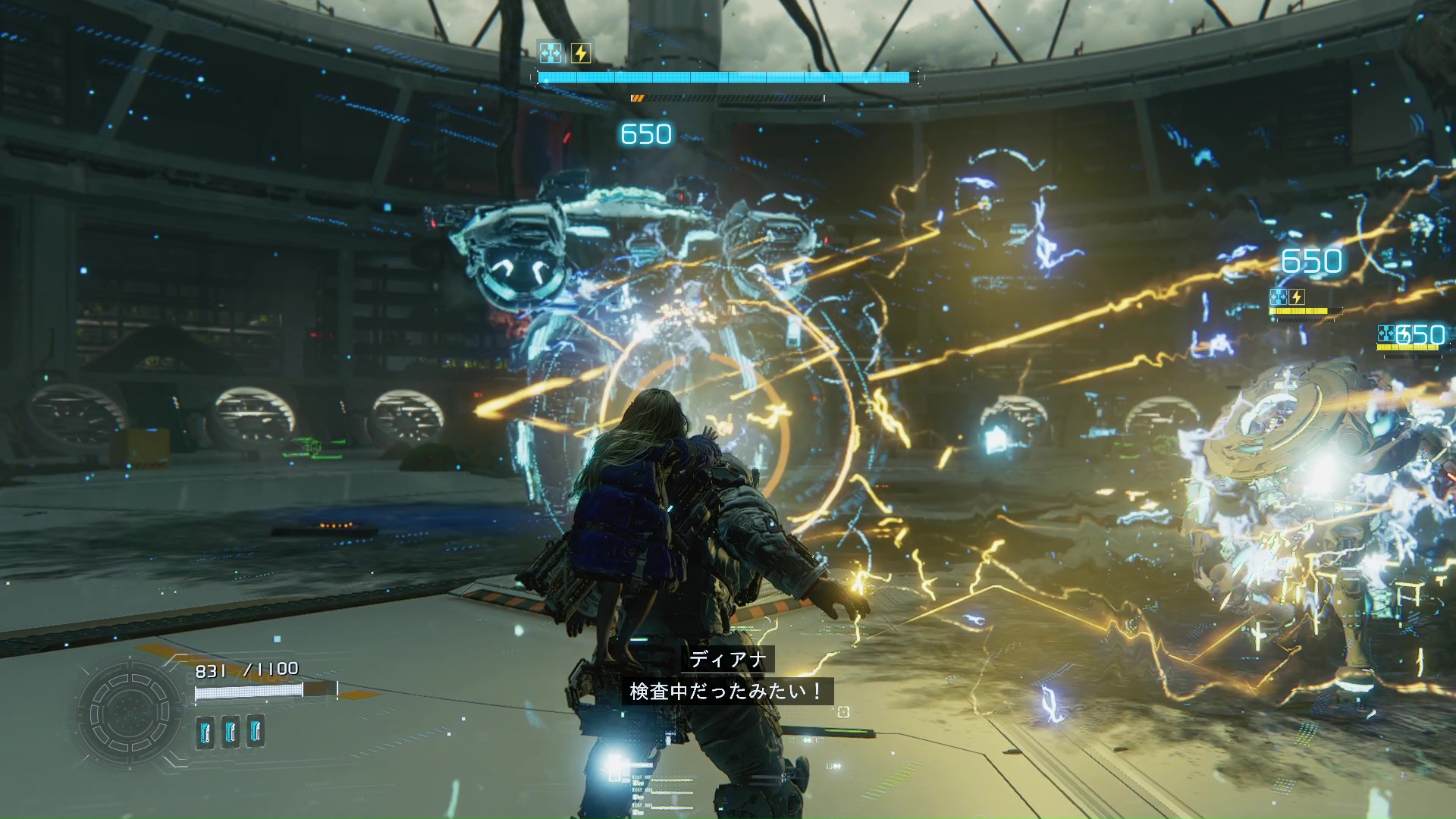Select the lightning bolt status icon above the blue boss bar

pyautogui.click(x=581, y=53)
